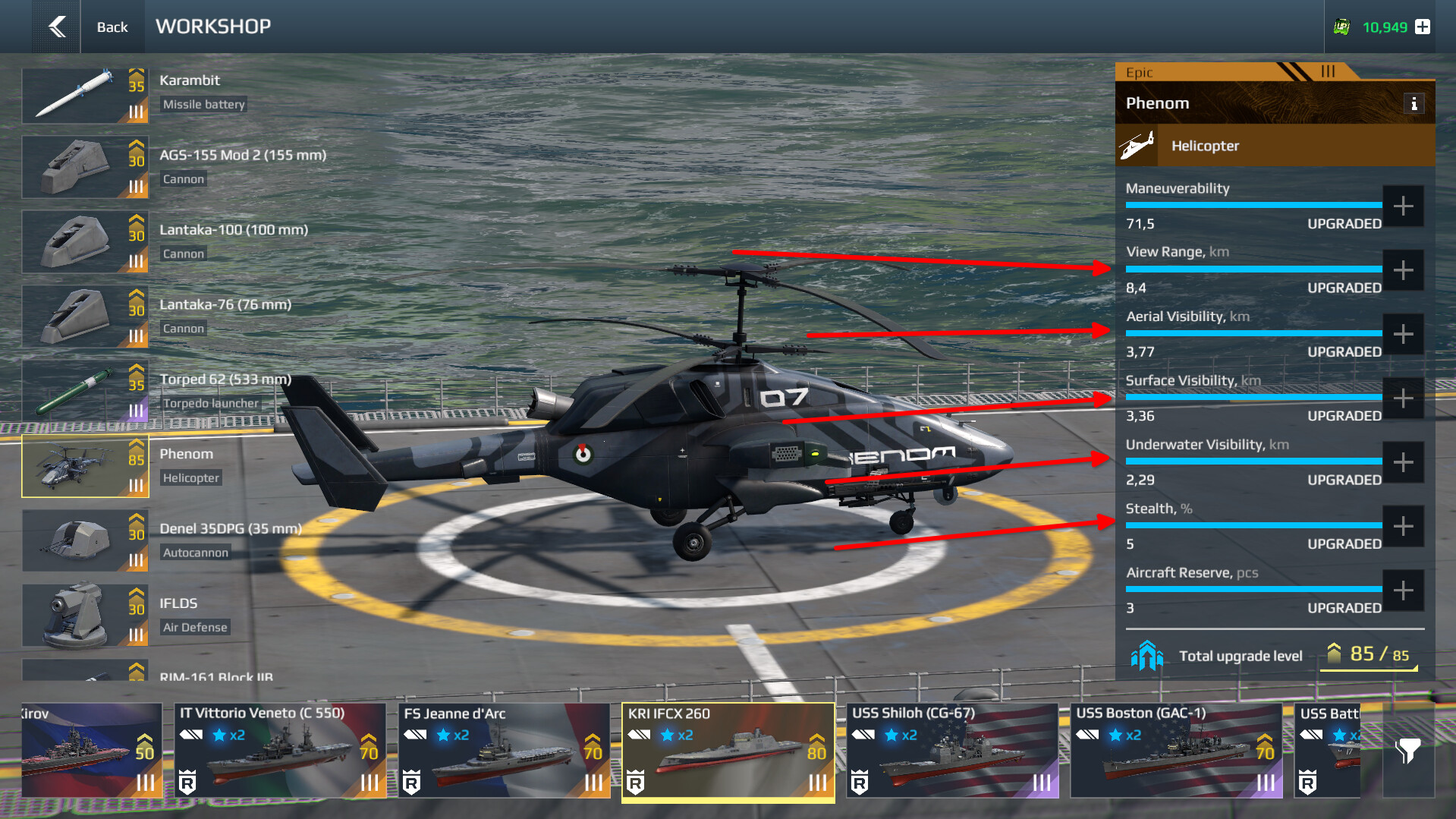
Task: Select the Torped 62 torpedo launcher
Action: (x=85, y=391)
